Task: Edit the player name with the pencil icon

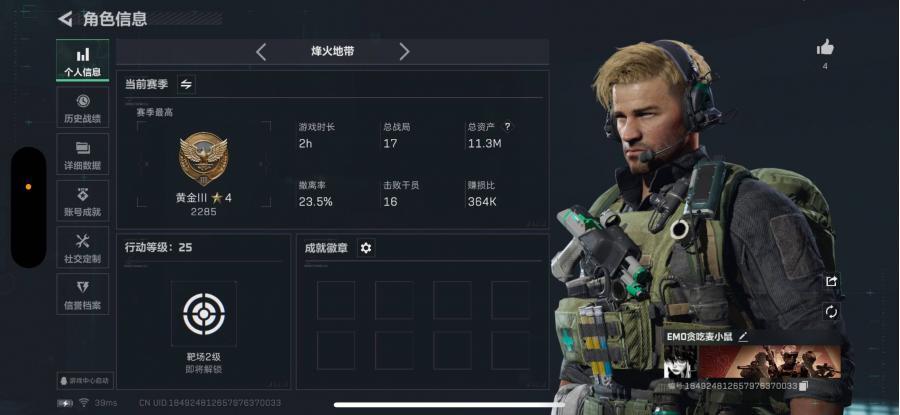Action: pos(743,337)
